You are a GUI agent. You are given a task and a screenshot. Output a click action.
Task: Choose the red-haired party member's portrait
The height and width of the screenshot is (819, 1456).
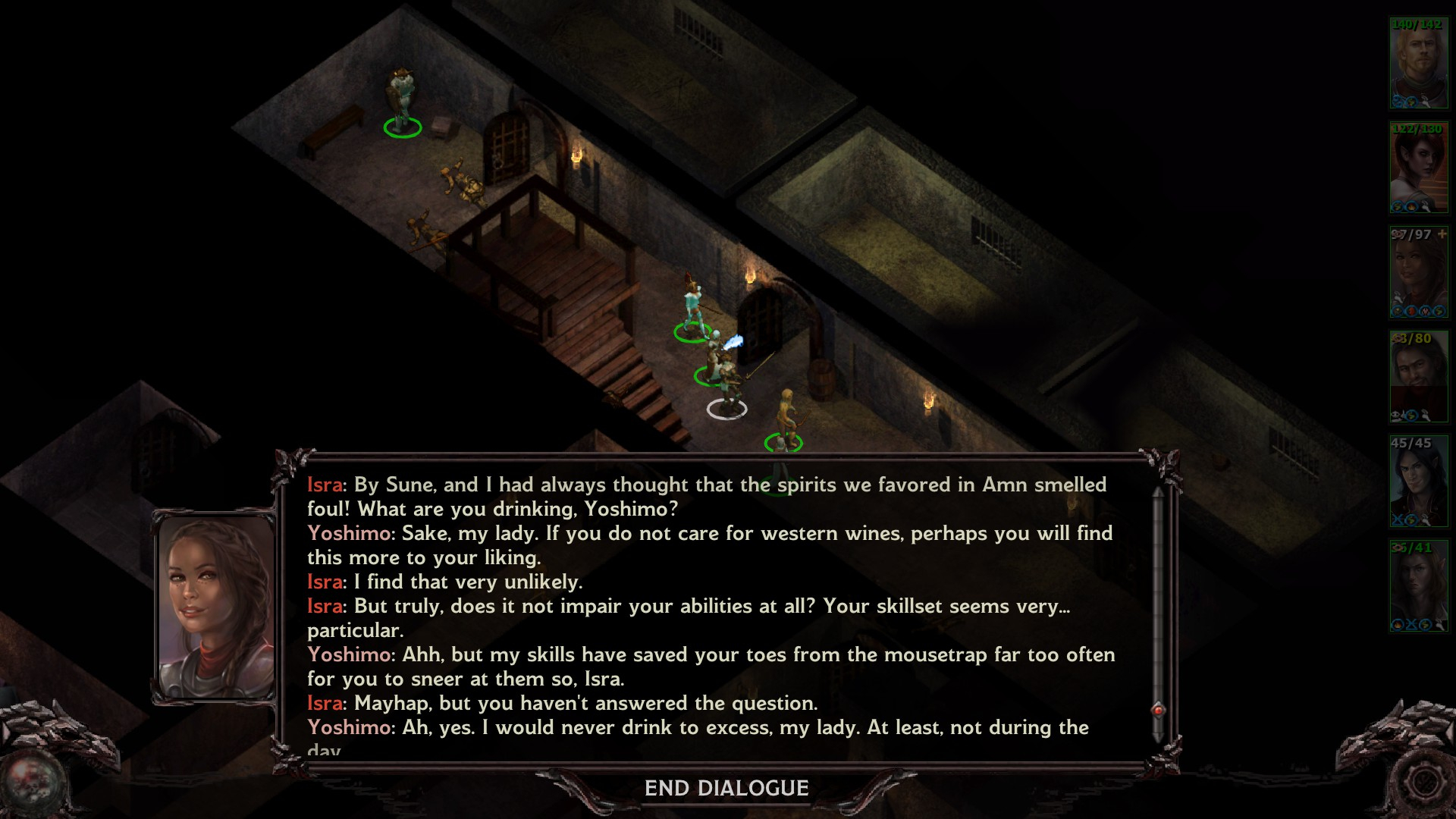[1418, 168]
